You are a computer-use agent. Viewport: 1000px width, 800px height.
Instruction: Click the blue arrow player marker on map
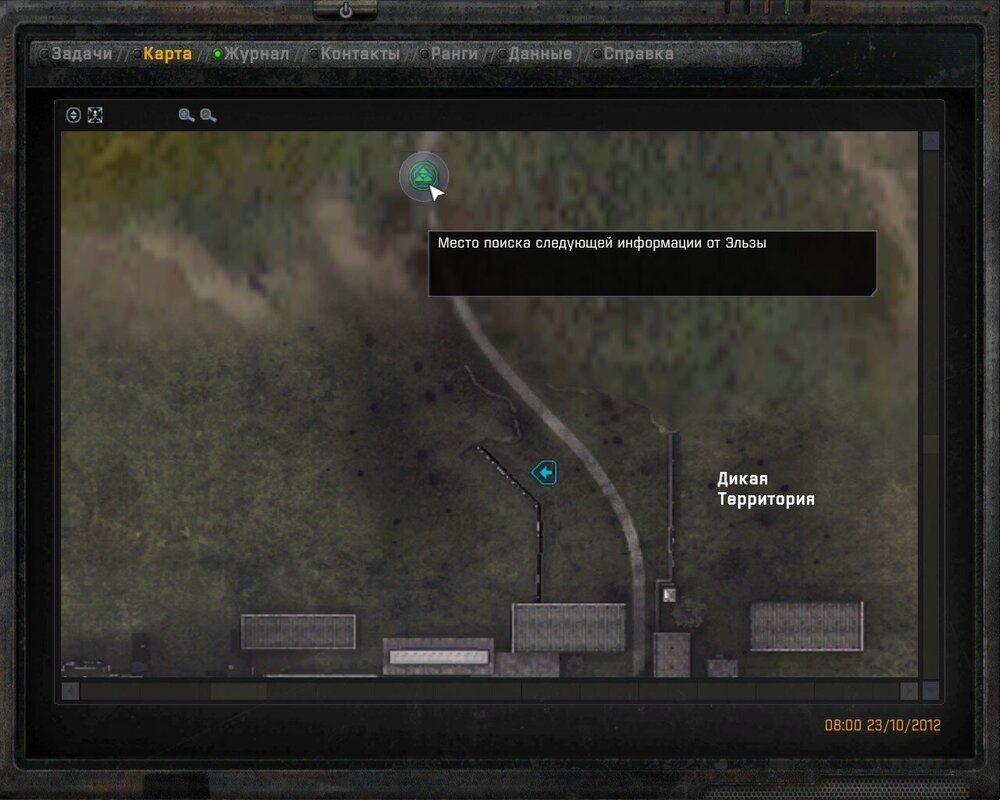pos(544,472)
